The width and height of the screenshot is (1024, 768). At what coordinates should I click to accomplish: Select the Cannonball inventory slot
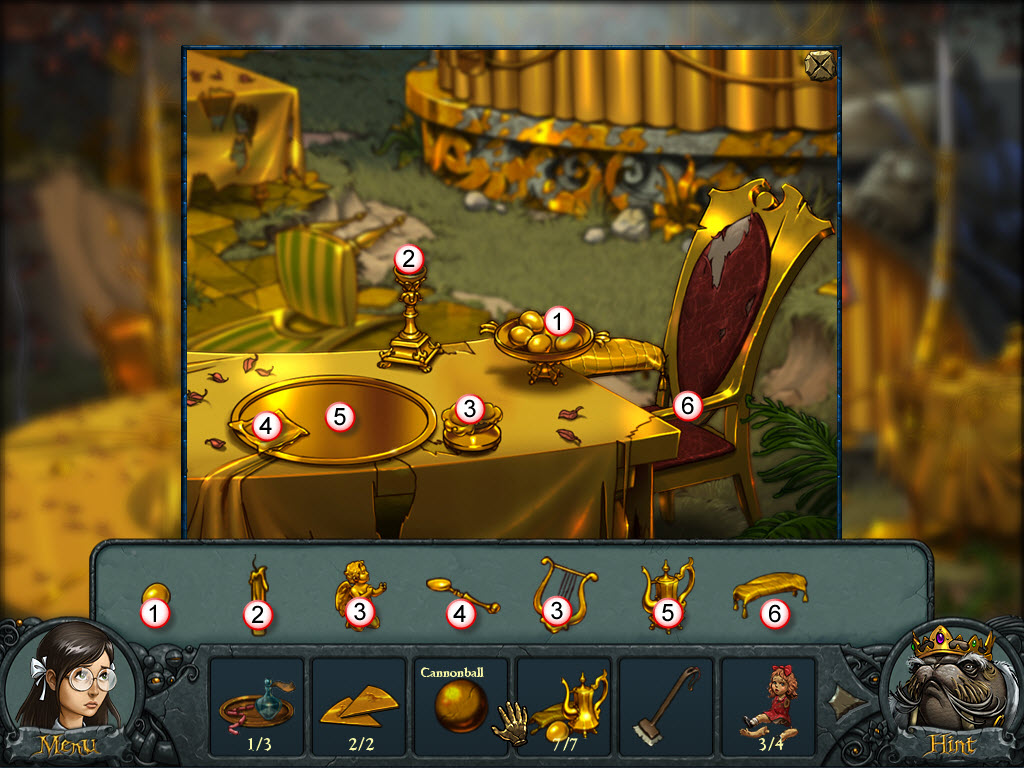click(x=461, y=705)
